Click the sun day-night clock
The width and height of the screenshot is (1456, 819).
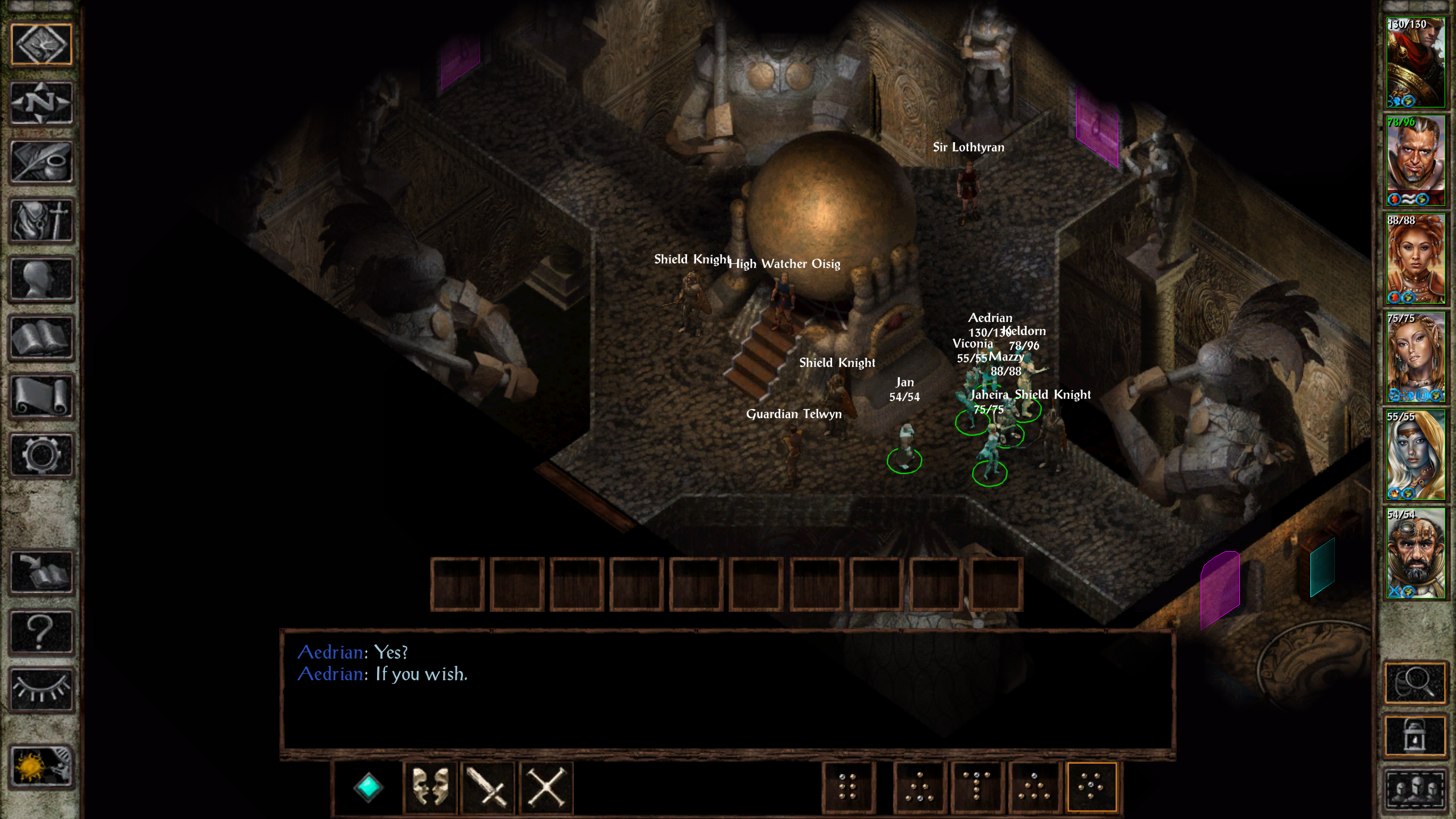42,767
